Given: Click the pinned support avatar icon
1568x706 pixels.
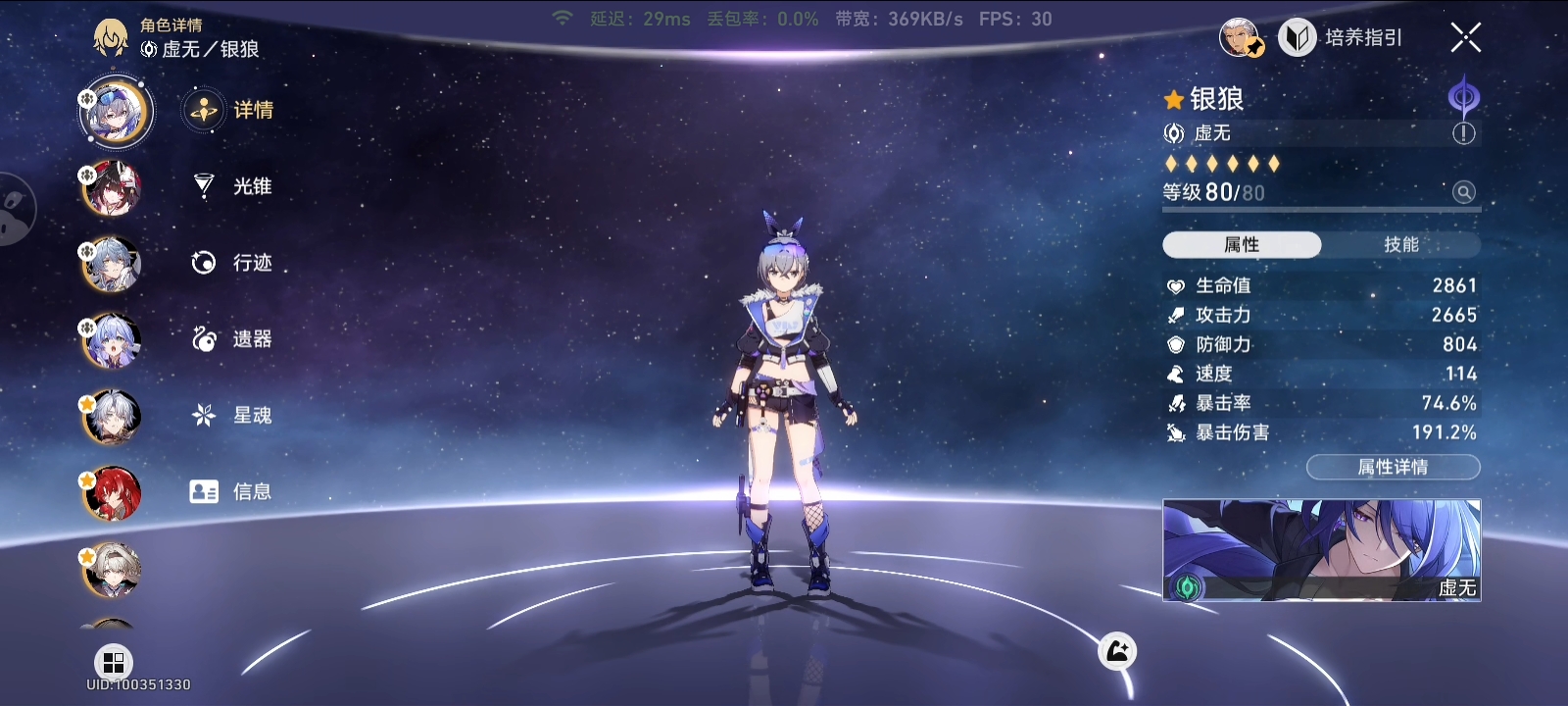Looking at the screenshot, I should point(1240,38).
